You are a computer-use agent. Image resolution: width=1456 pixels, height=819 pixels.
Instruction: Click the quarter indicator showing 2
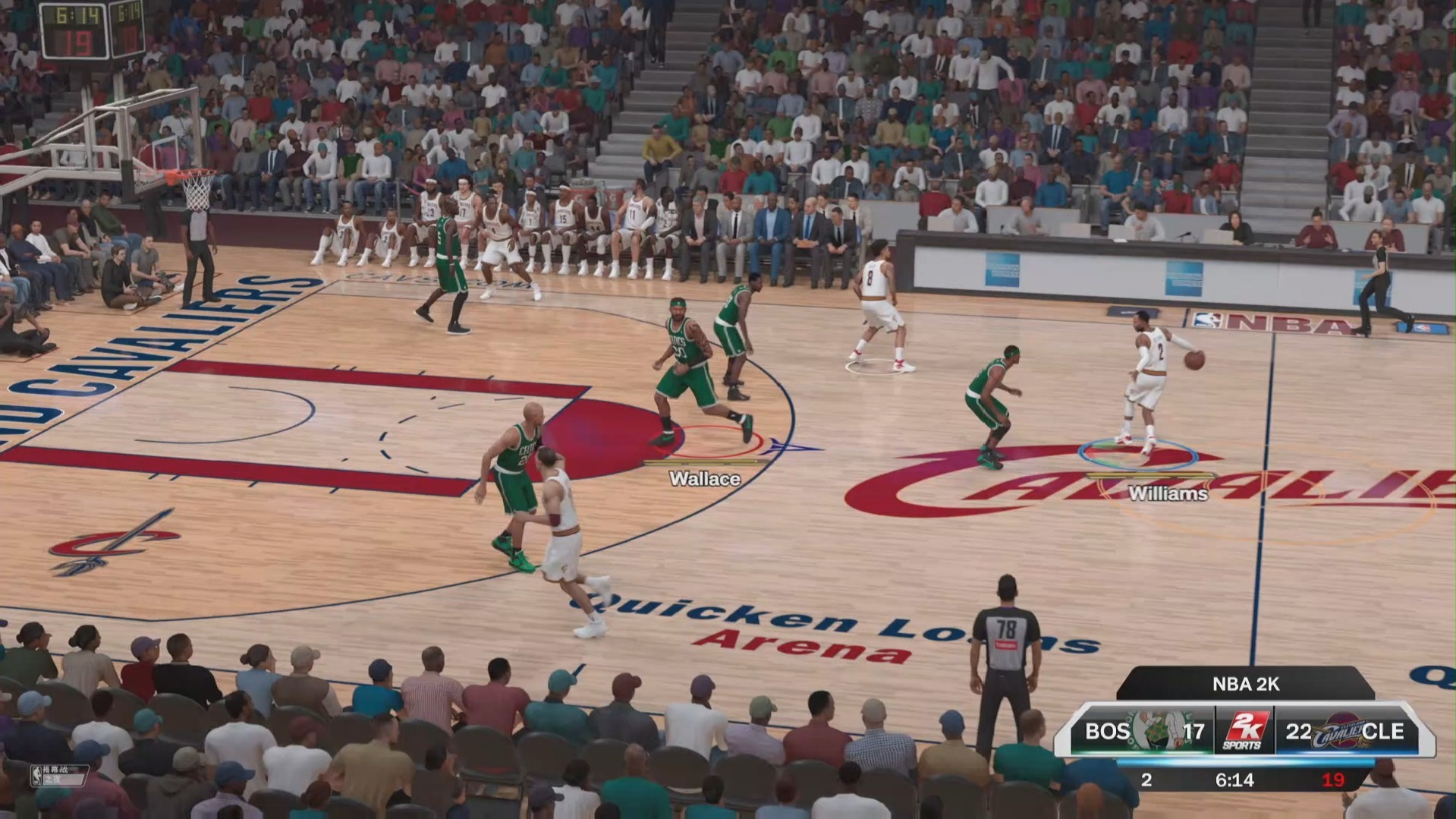tap(1146, 780)
